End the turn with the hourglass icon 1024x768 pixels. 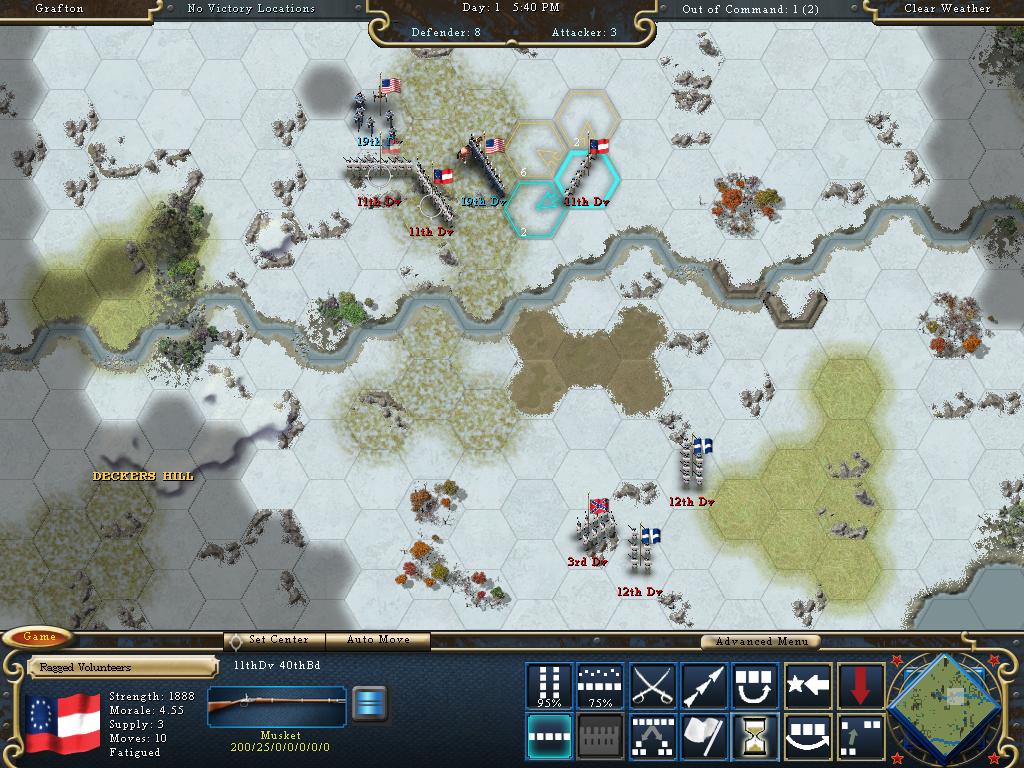click(756, 736)
